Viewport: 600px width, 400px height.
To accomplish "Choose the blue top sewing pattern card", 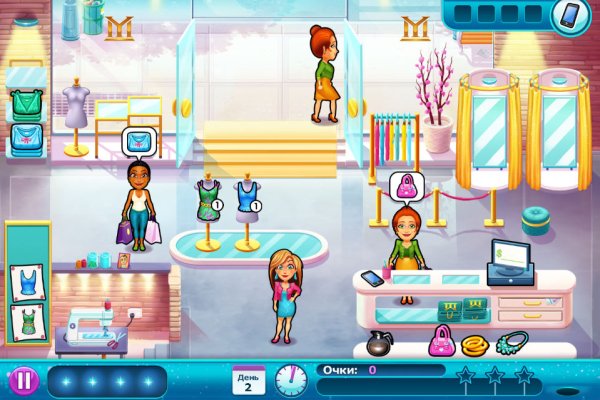I will 26,283.
